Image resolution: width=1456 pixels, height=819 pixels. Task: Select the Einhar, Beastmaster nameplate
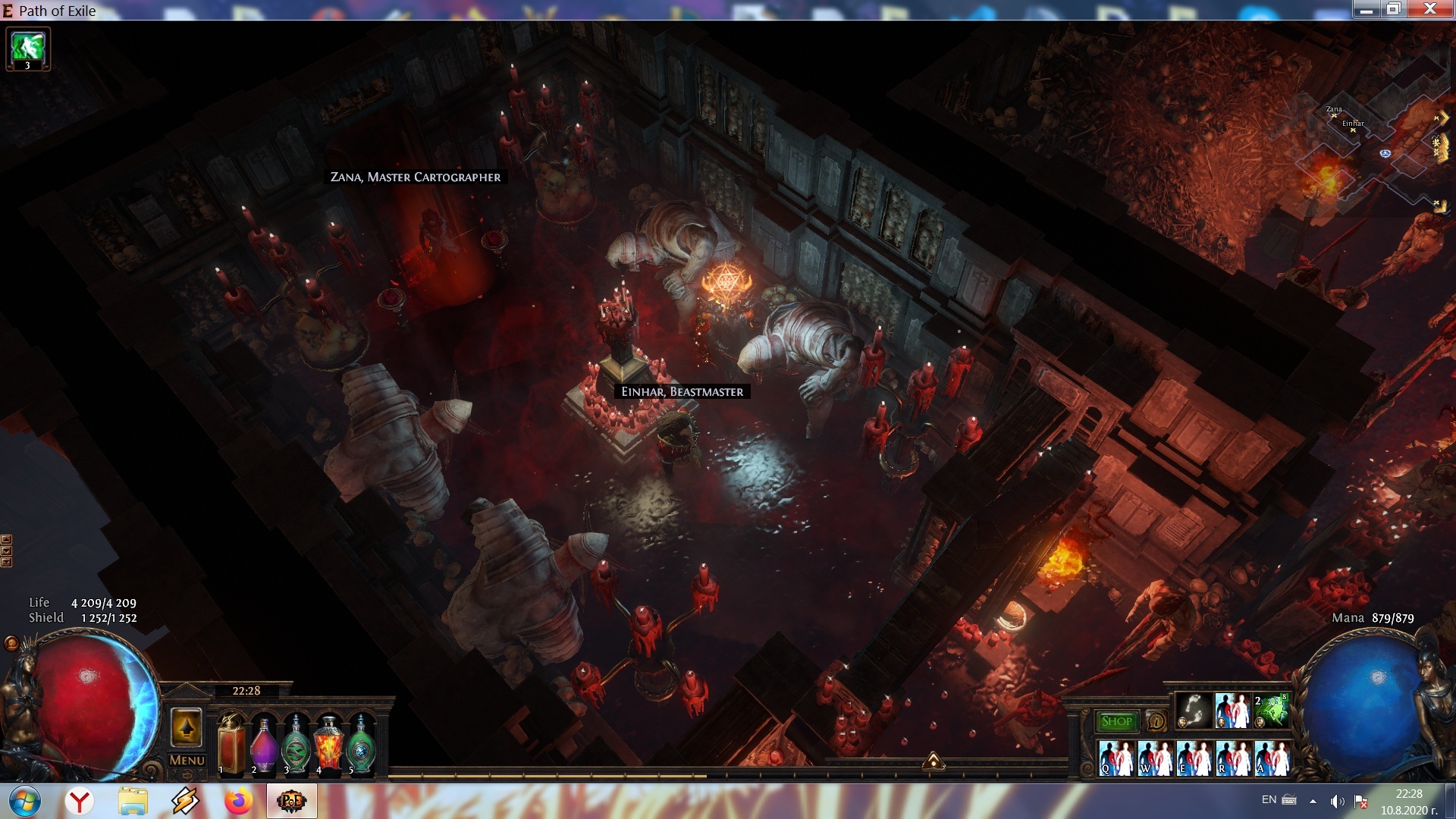682,391
